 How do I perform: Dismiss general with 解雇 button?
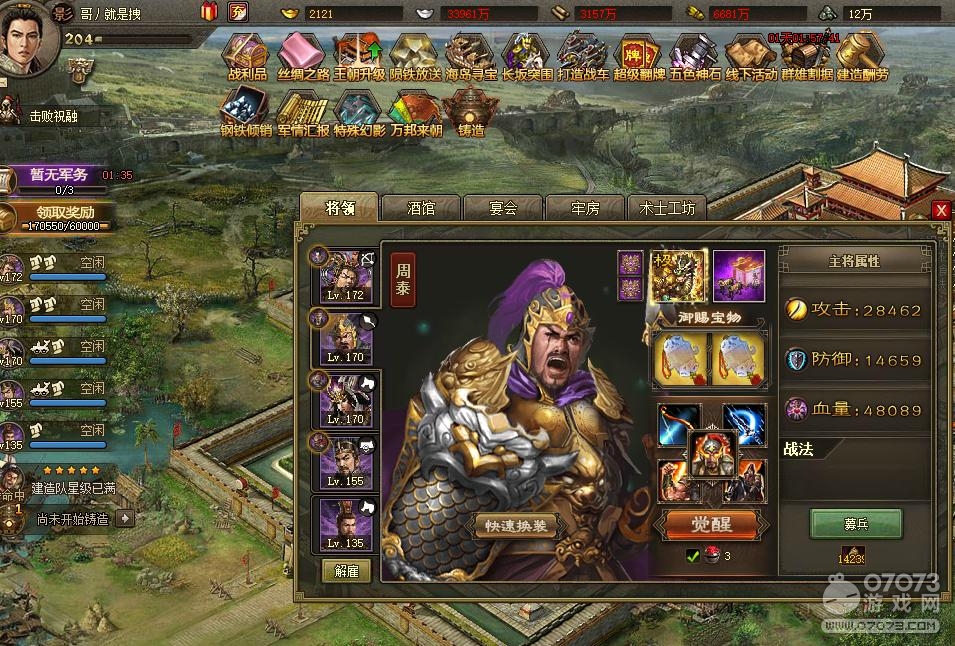[x=346, y=571]
